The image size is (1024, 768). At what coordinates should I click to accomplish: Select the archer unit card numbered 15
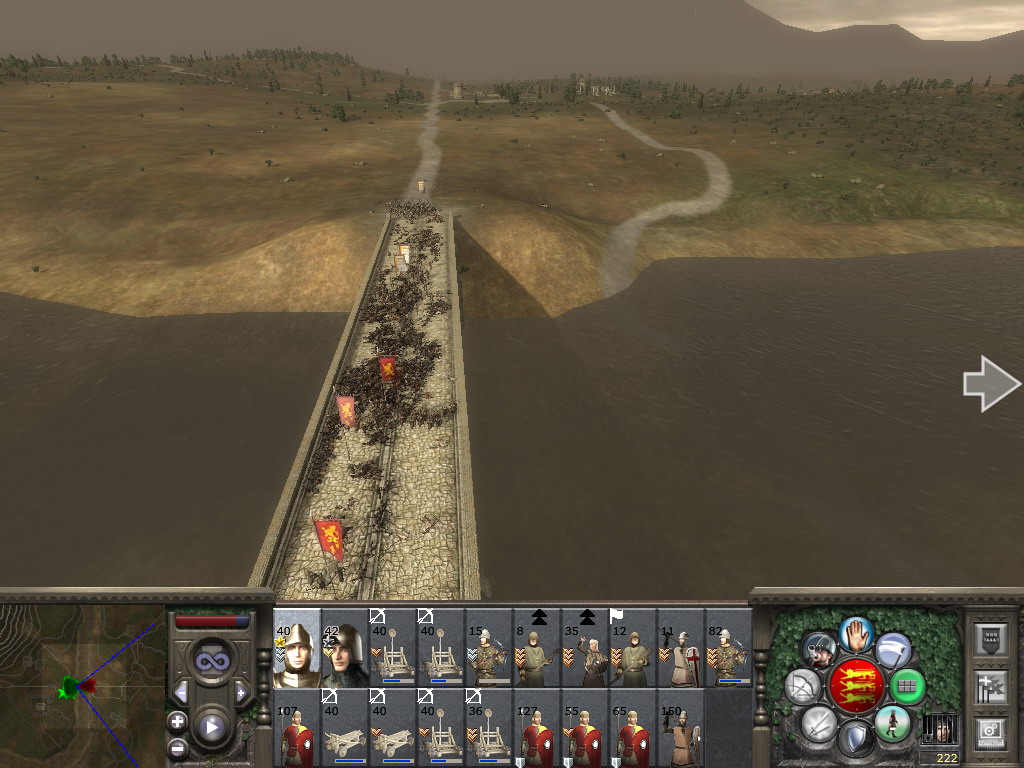pos(489,648)
